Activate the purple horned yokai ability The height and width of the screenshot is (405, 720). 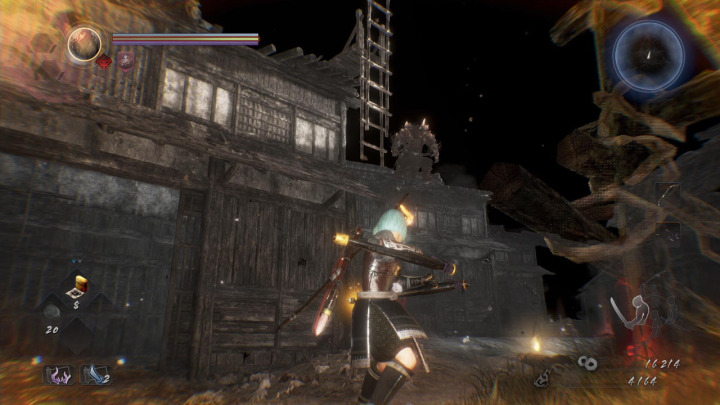pyautogui.click(x=58, y=374)
